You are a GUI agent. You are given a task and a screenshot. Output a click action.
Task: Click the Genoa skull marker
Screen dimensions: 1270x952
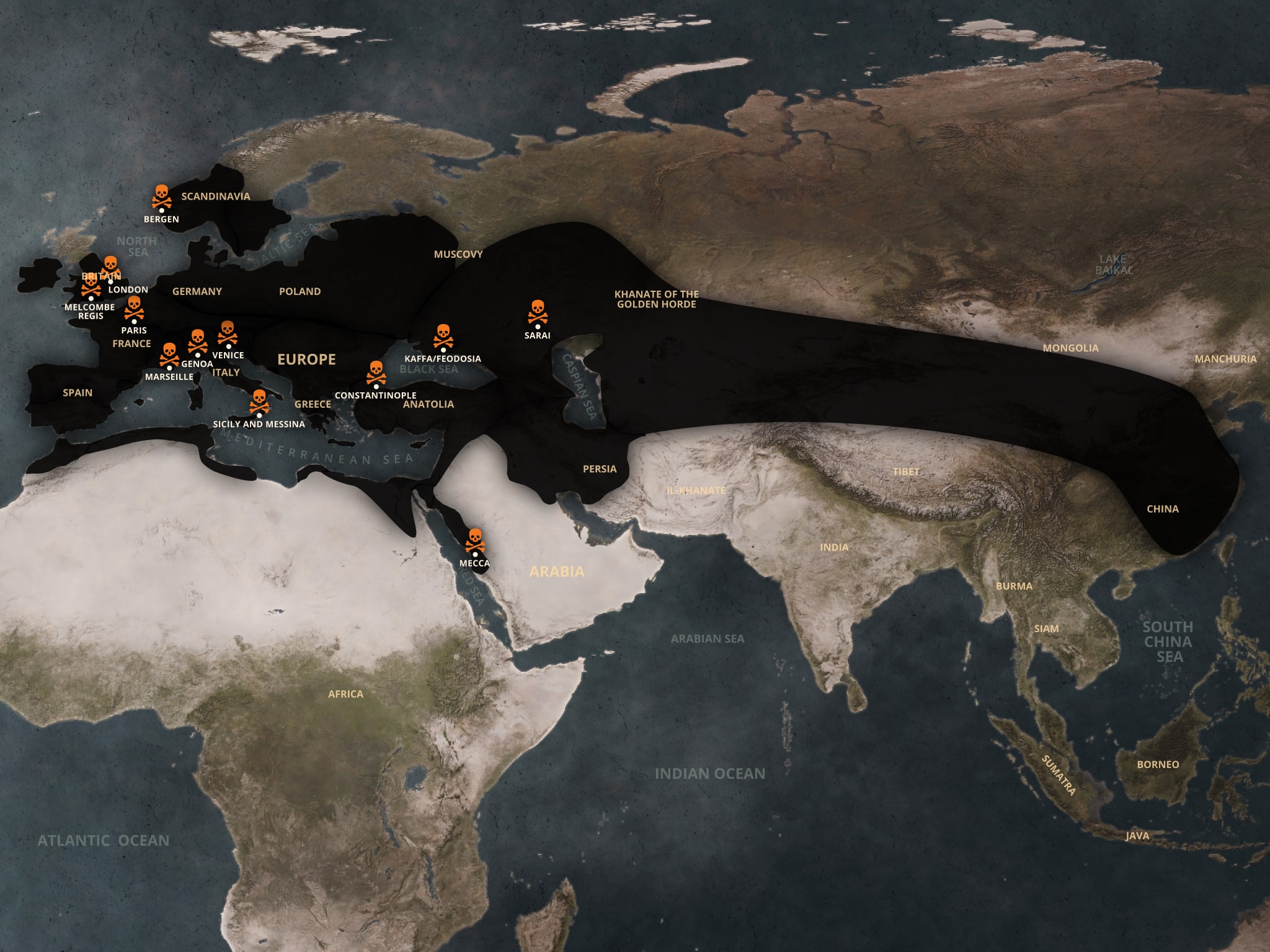pyautogui.click(x=197, y=341)
